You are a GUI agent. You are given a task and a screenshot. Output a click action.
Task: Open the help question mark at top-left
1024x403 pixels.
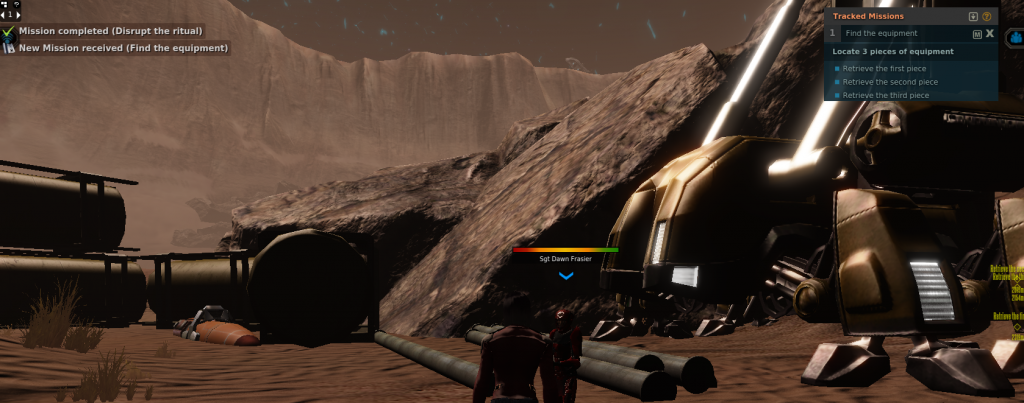coord(17,5)
